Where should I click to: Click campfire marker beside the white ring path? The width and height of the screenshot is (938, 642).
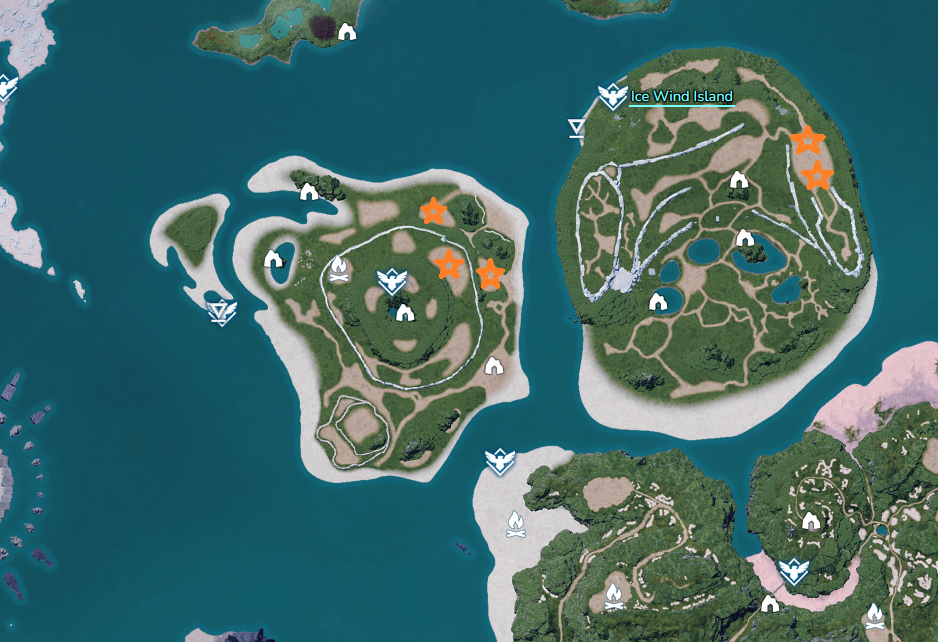coord(339,268)
